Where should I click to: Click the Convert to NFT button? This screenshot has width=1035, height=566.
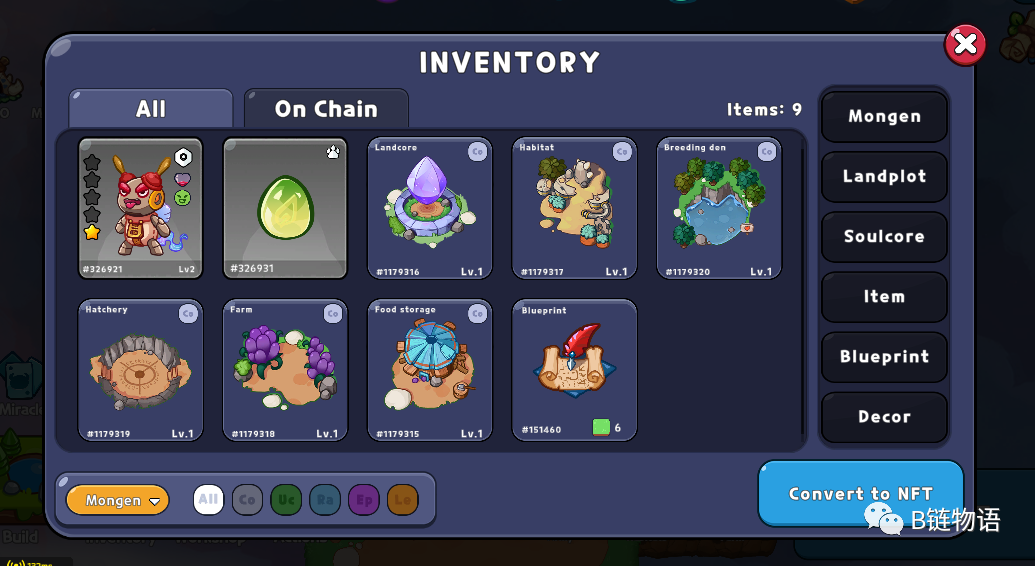[x=860, y=493]
